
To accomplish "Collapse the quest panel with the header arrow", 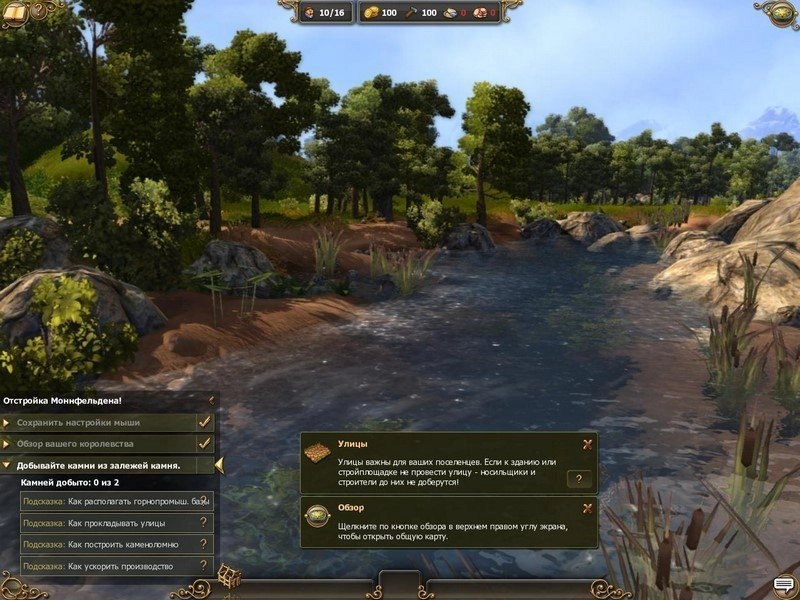I will click(x=211, y=400).
